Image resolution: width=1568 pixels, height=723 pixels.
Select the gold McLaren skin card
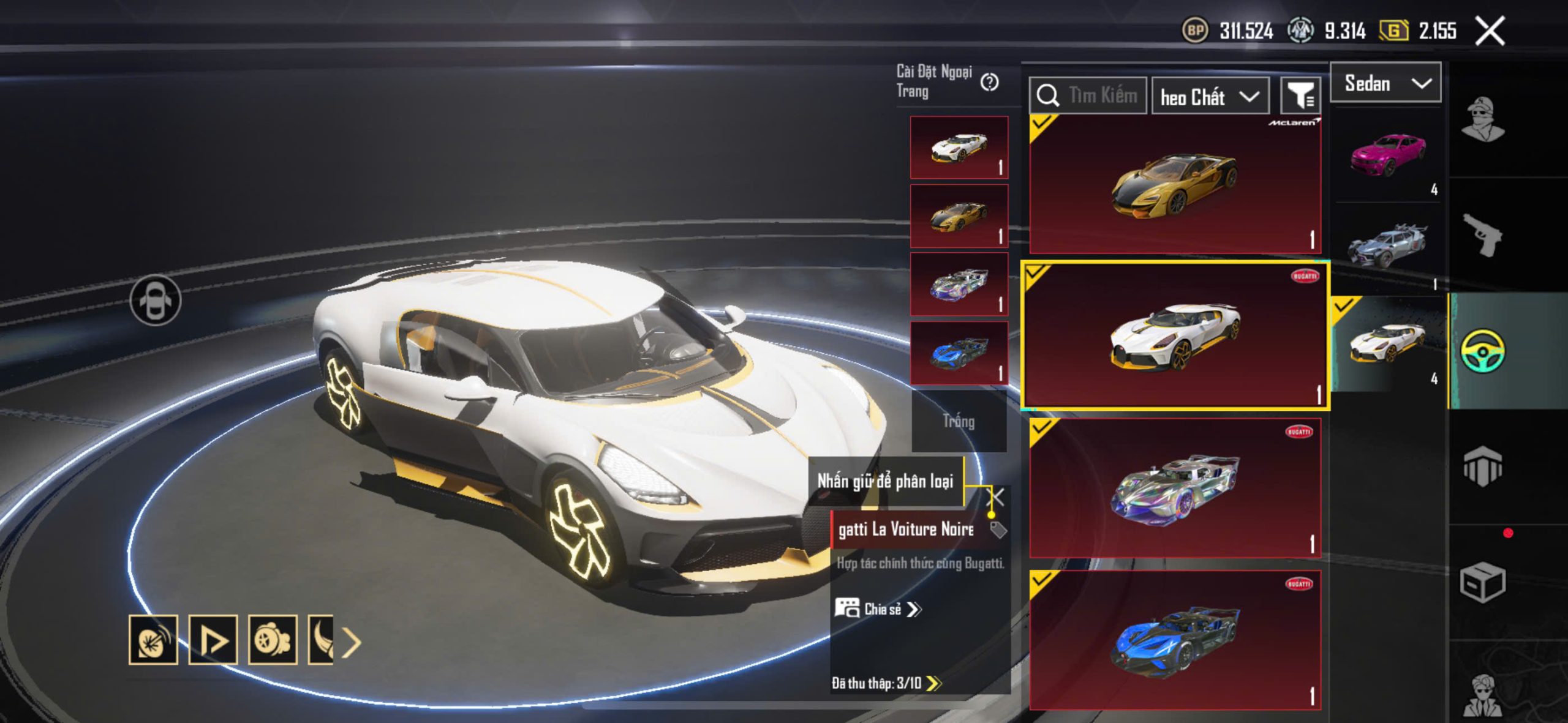(x=1175, y=185)
